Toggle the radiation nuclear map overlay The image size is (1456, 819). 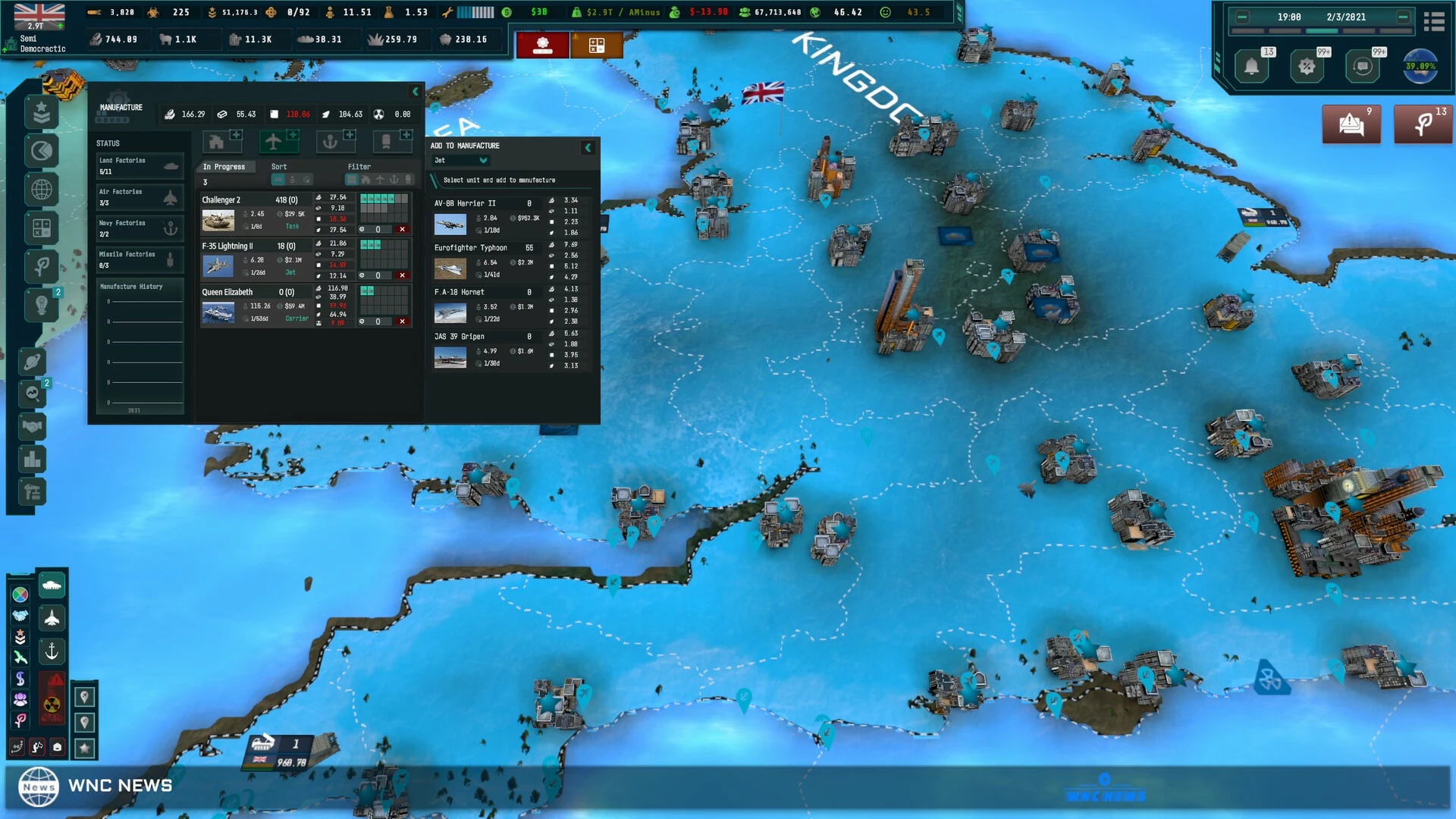pos(52,704)
